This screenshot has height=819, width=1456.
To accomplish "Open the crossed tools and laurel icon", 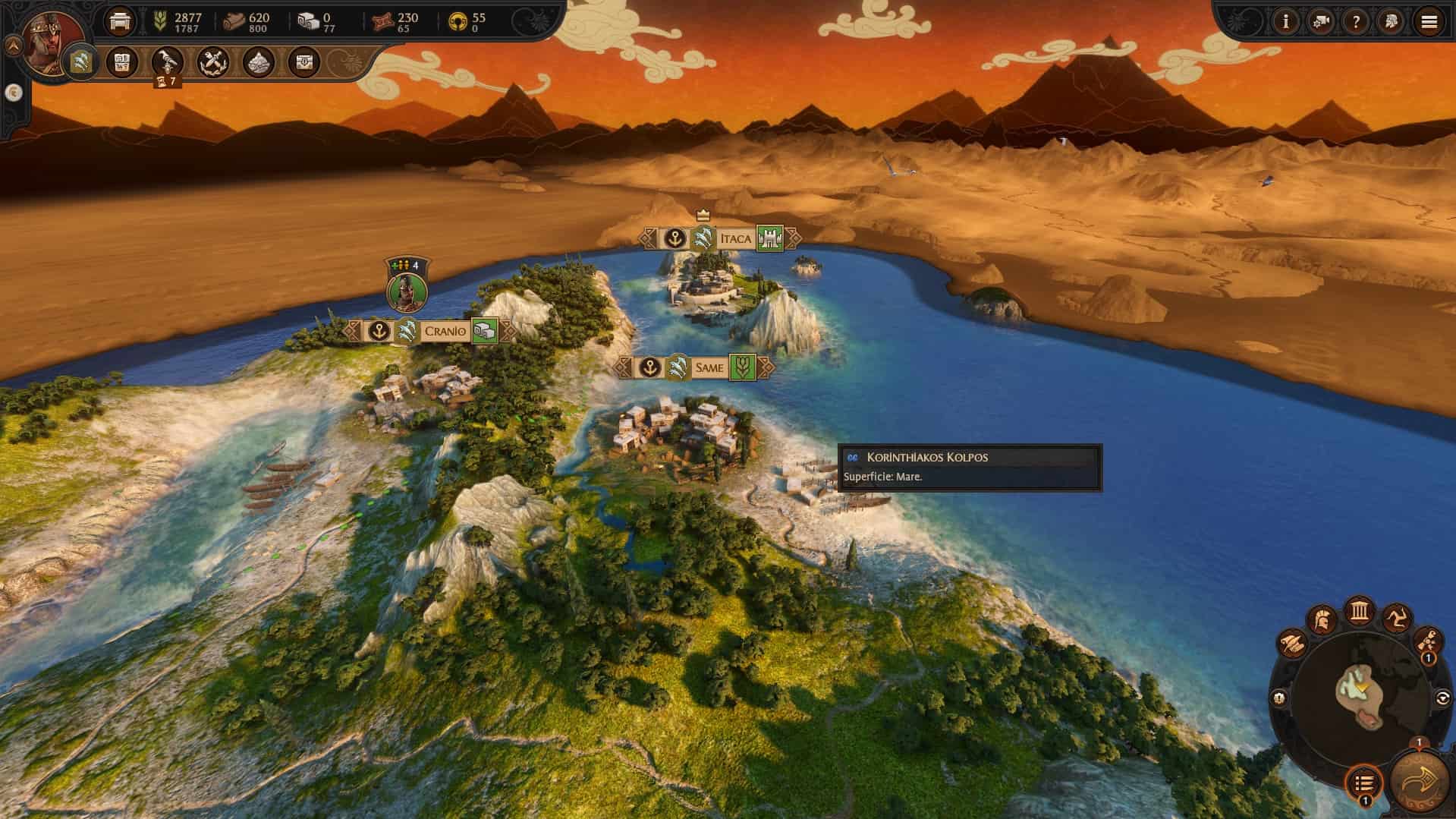I will coord(212,61).
